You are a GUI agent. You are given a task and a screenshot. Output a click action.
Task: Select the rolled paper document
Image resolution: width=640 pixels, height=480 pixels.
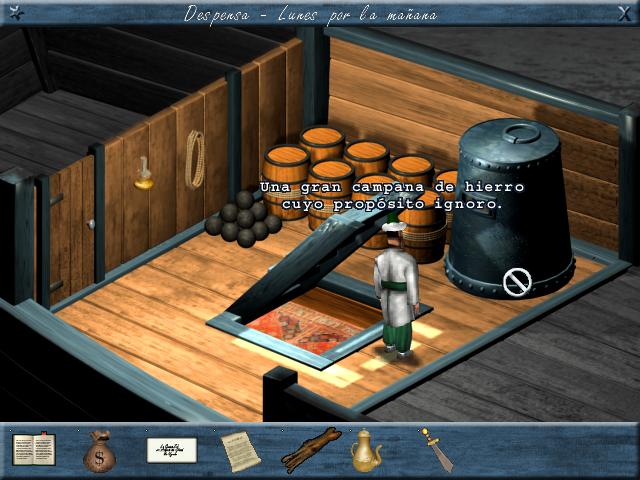(x=238, y=450)
